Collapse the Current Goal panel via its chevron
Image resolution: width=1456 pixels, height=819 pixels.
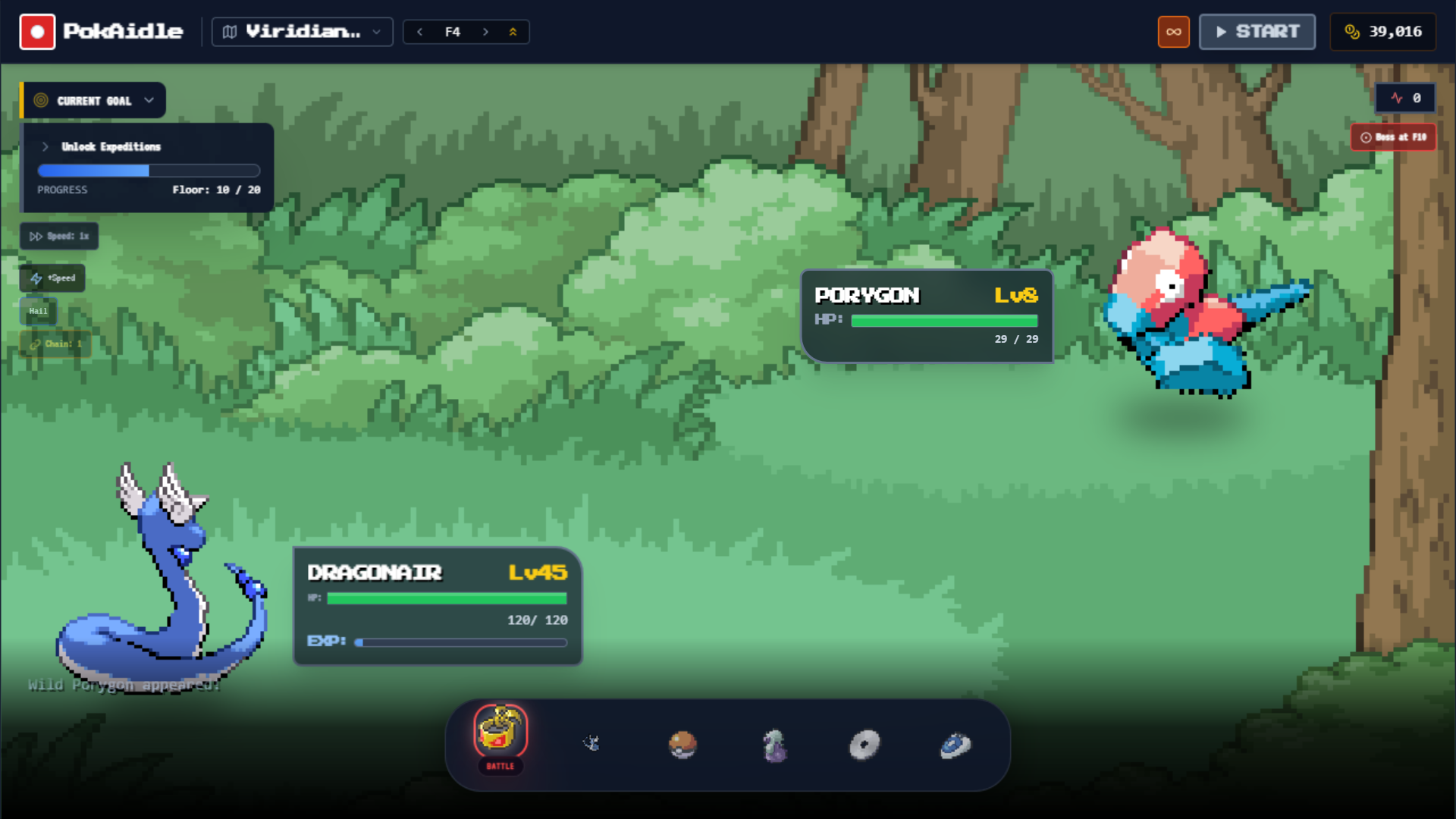pos(149,99)
